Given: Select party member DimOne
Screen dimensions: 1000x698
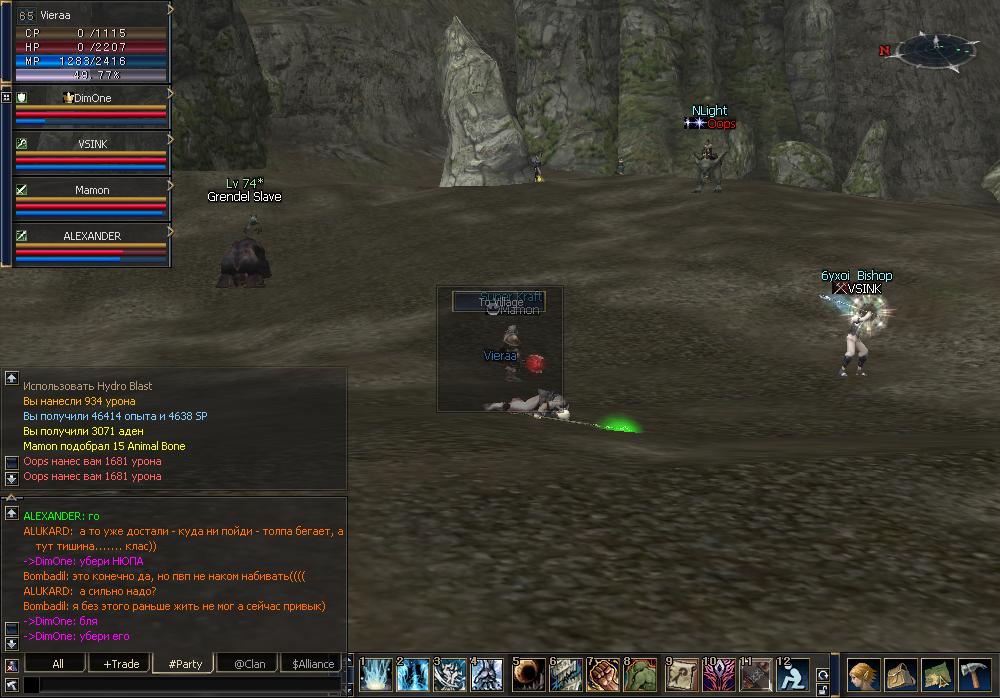Looking at the screenshot, I should 92,109.
